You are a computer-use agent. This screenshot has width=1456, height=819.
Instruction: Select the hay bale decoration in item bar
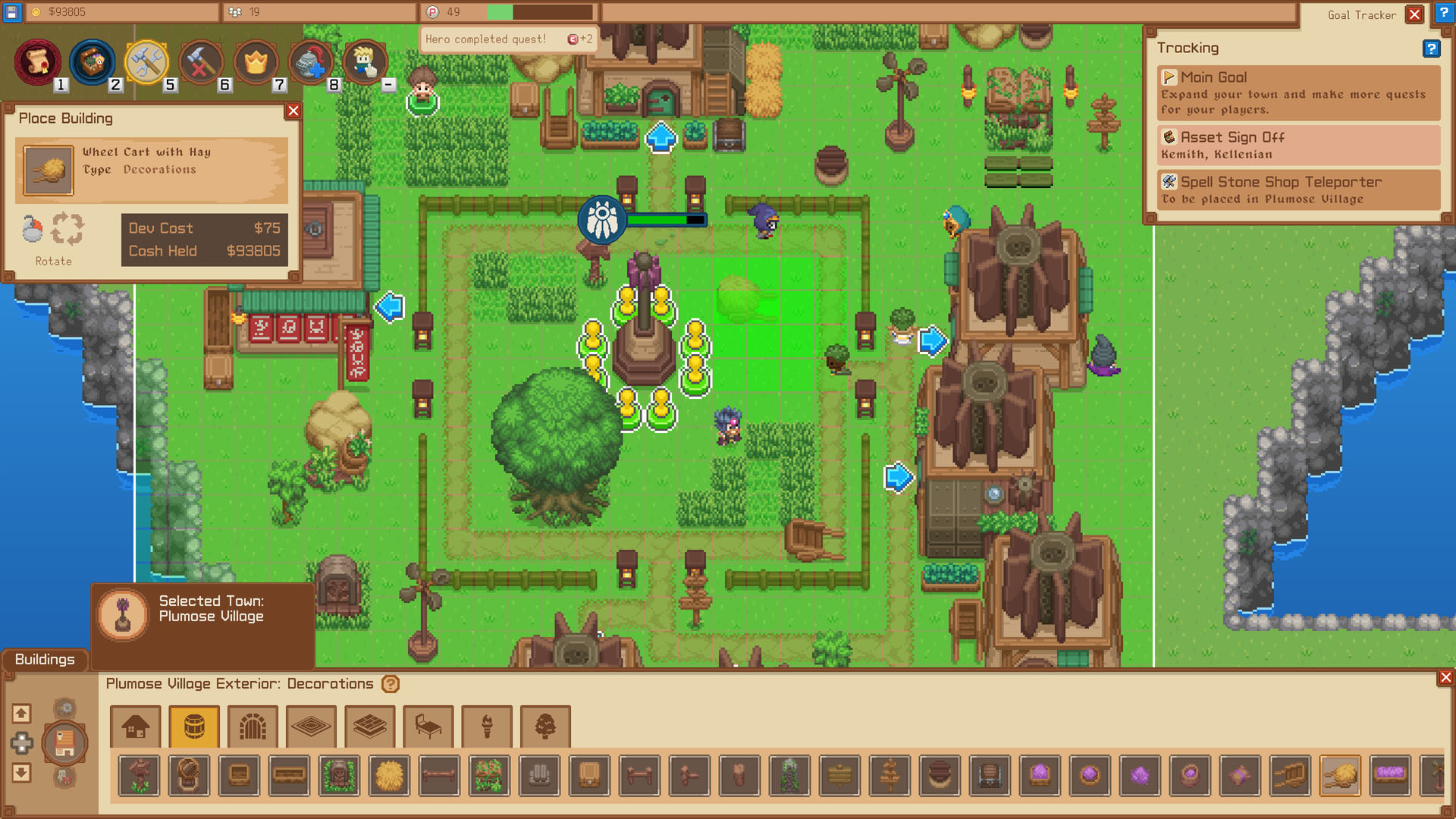(390, 775)
